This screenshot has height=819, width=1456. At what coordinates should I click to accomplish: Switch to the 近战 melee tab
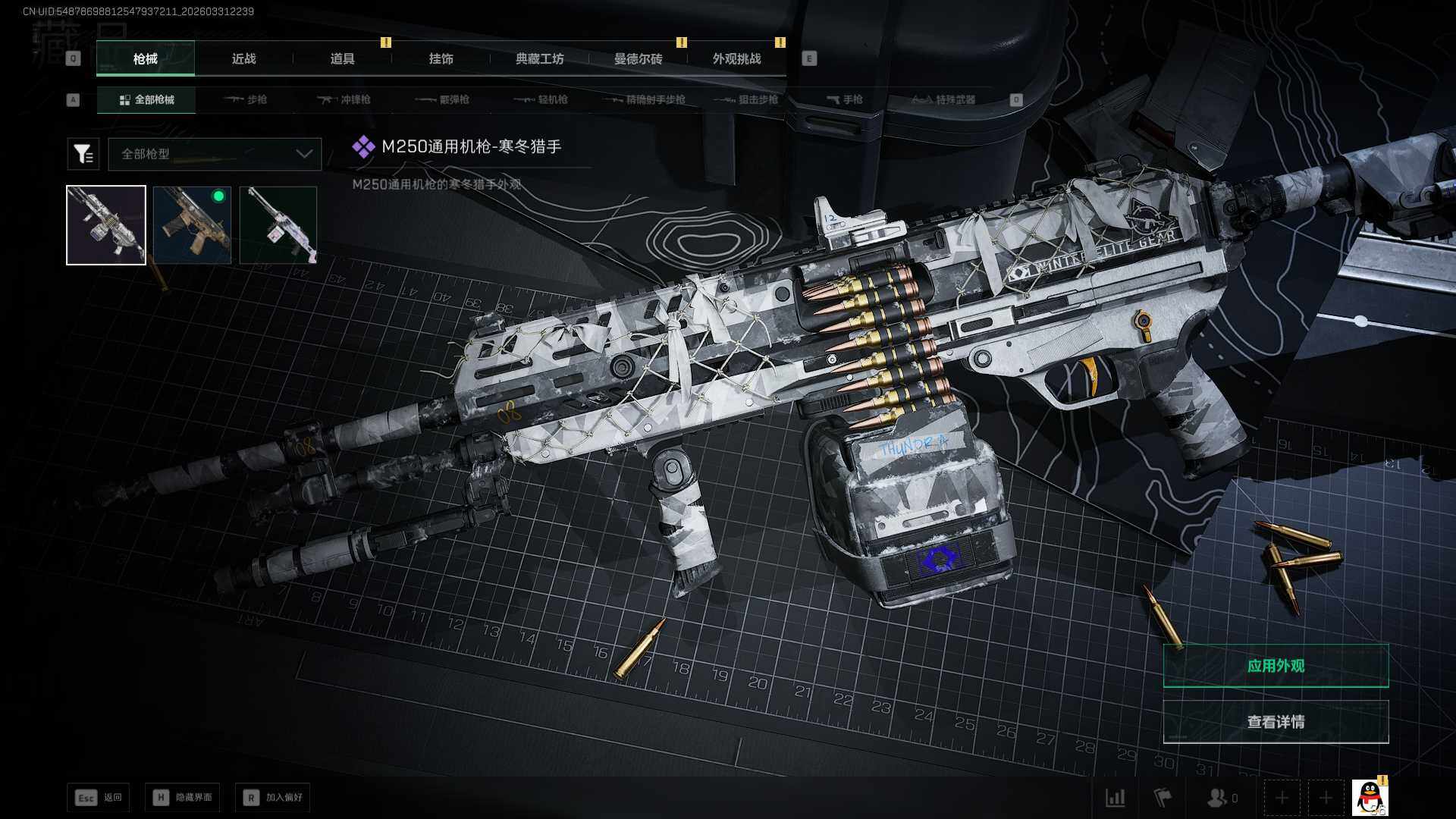point(243,59)
